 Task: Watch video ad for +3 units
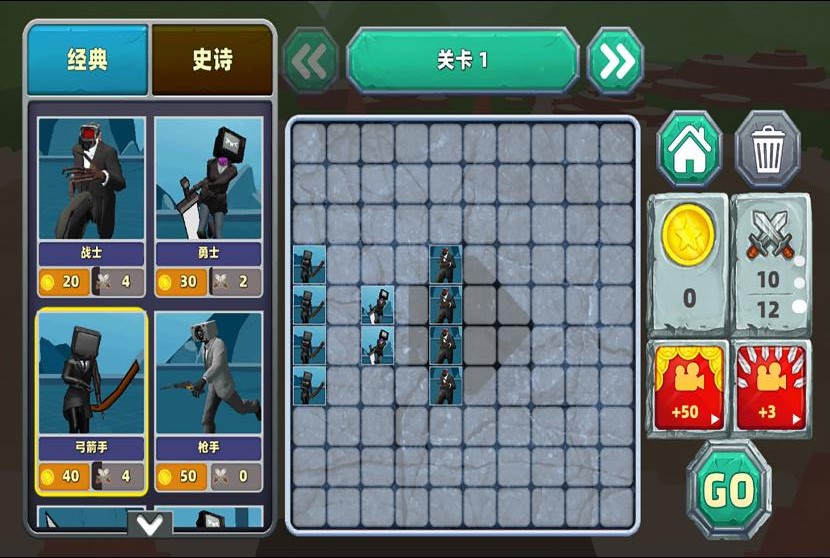pos(768,386)
